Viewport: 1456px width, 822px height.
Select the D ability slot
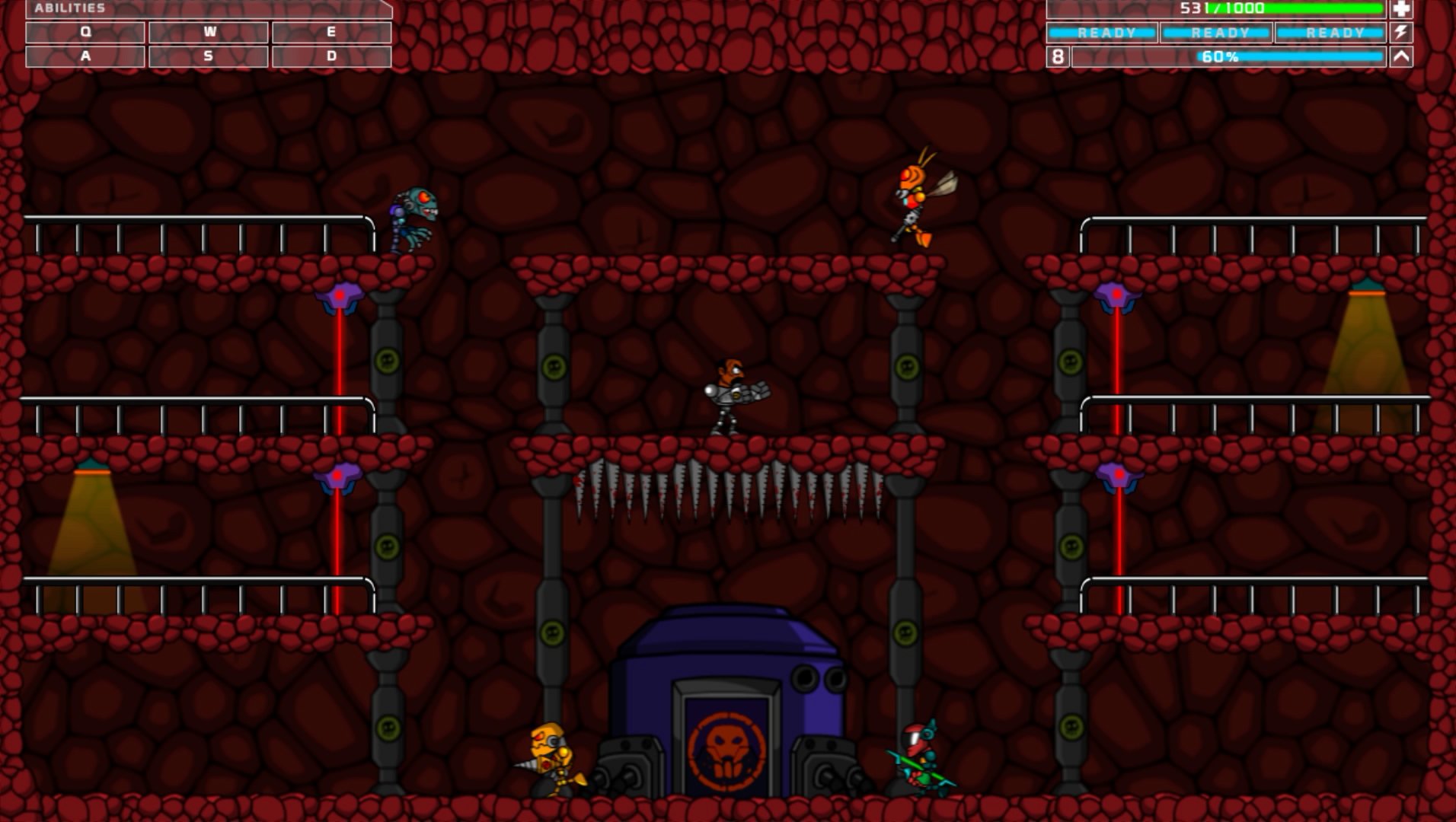coord(332,56)
